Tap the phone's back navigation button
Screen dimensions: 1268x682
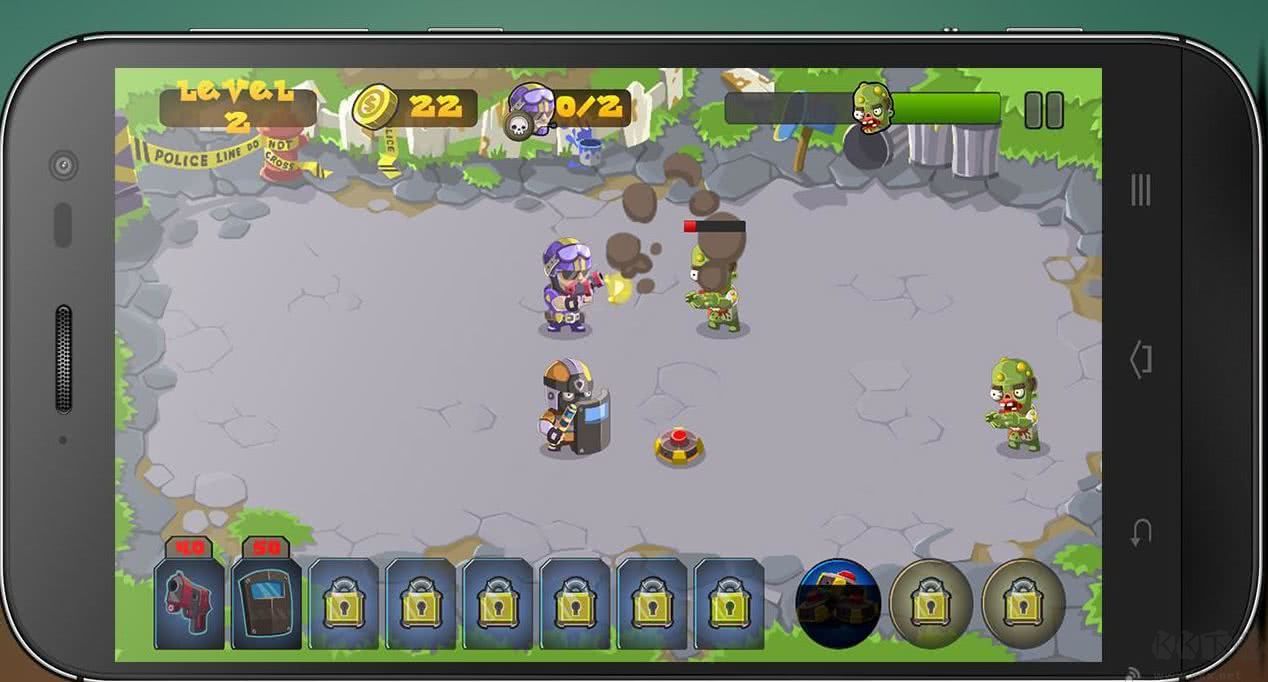1141,532
